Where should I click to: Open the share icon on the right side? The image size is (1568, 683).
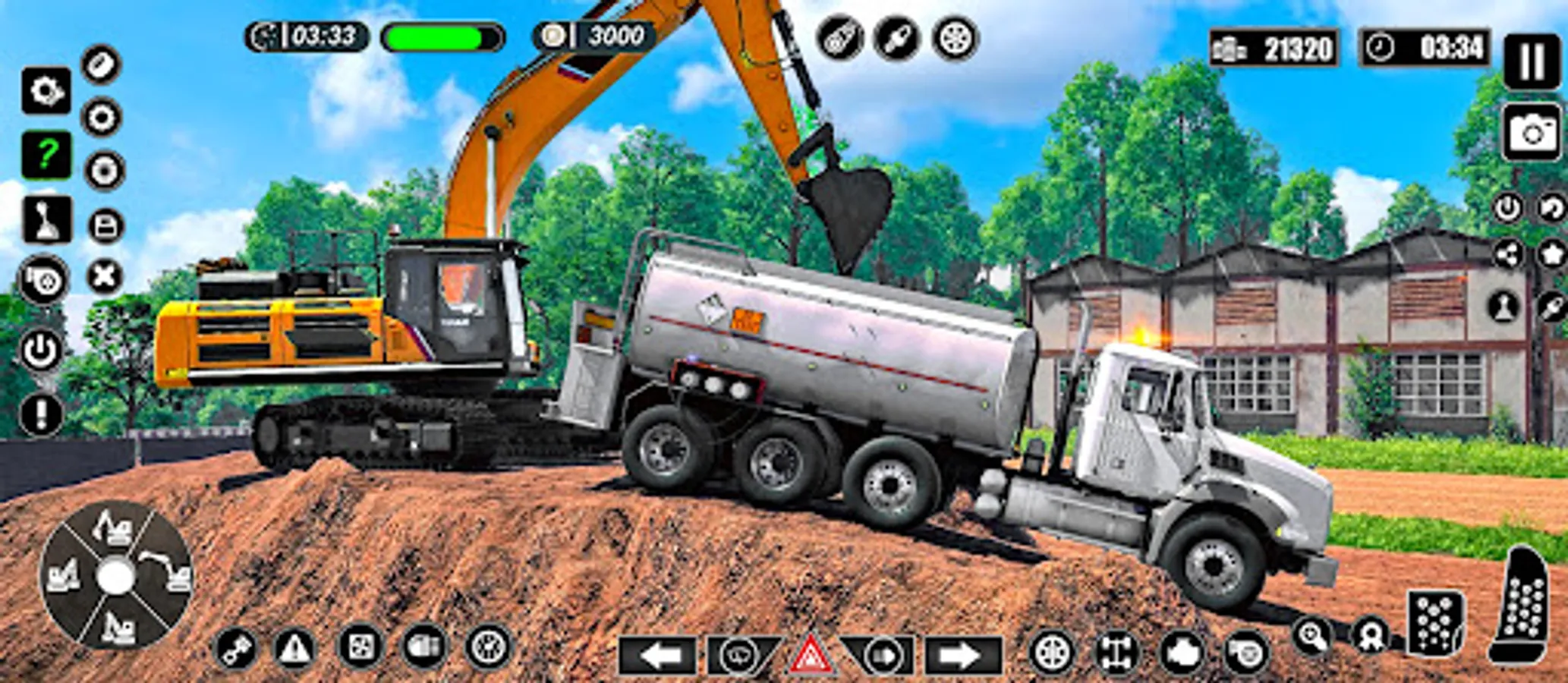[1510, 253]
